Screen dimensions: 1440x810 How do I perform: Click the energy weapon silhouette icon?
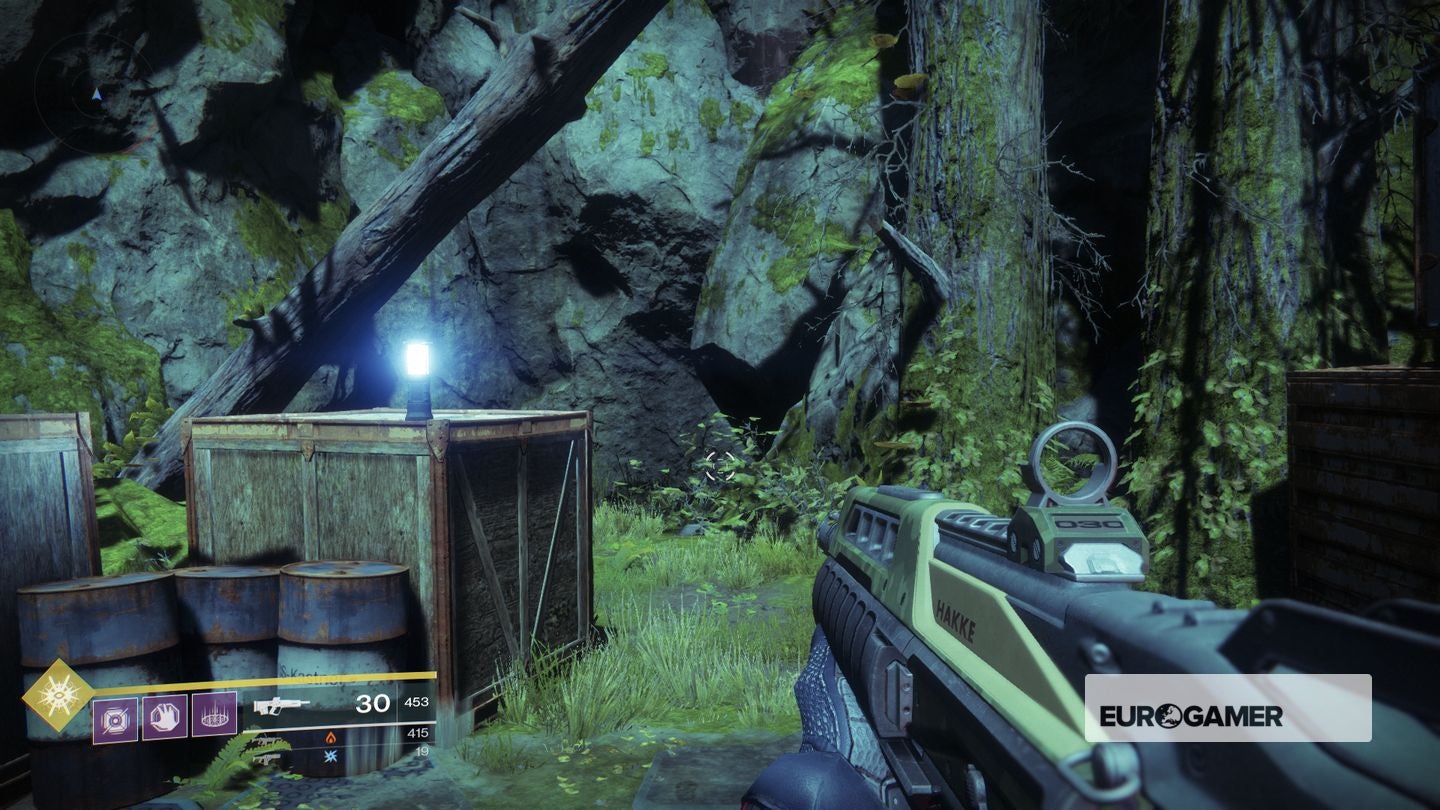(269, 741)
